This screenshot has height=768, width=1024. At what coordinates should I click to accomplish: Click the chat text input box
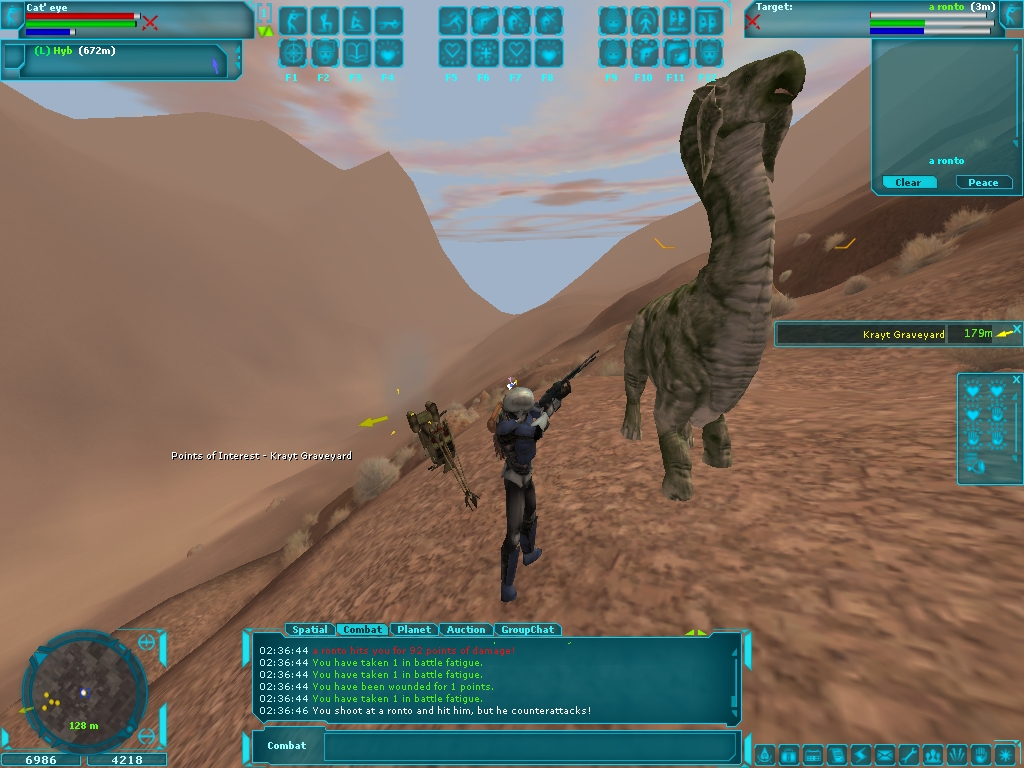(530, 746)
